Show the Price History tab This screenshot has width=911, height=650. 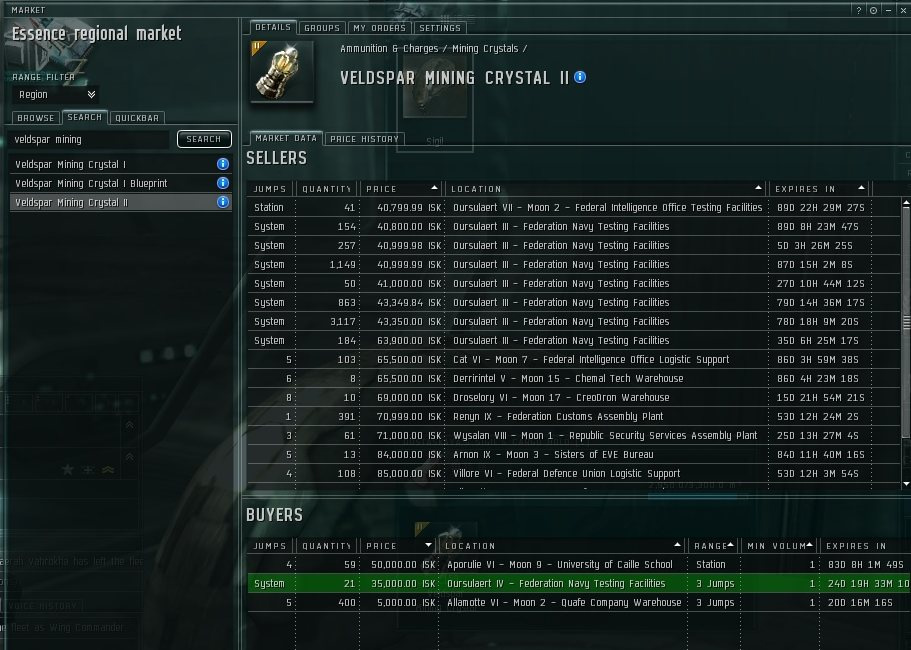pyautogui.click(x=364, y=139)
